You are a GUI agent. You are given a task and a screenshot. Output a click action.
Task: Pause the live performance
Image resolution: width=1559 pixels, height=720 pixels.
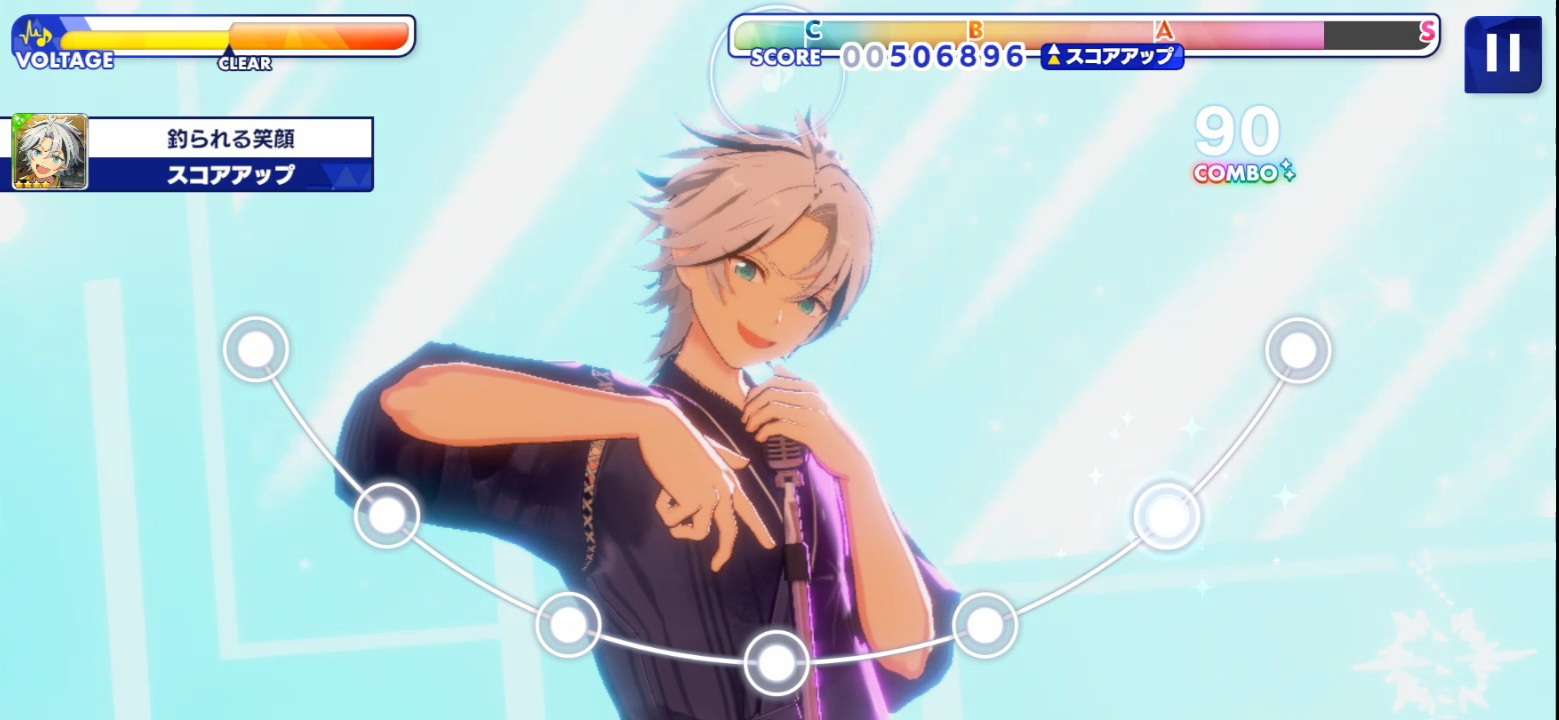coord(1502,54)
